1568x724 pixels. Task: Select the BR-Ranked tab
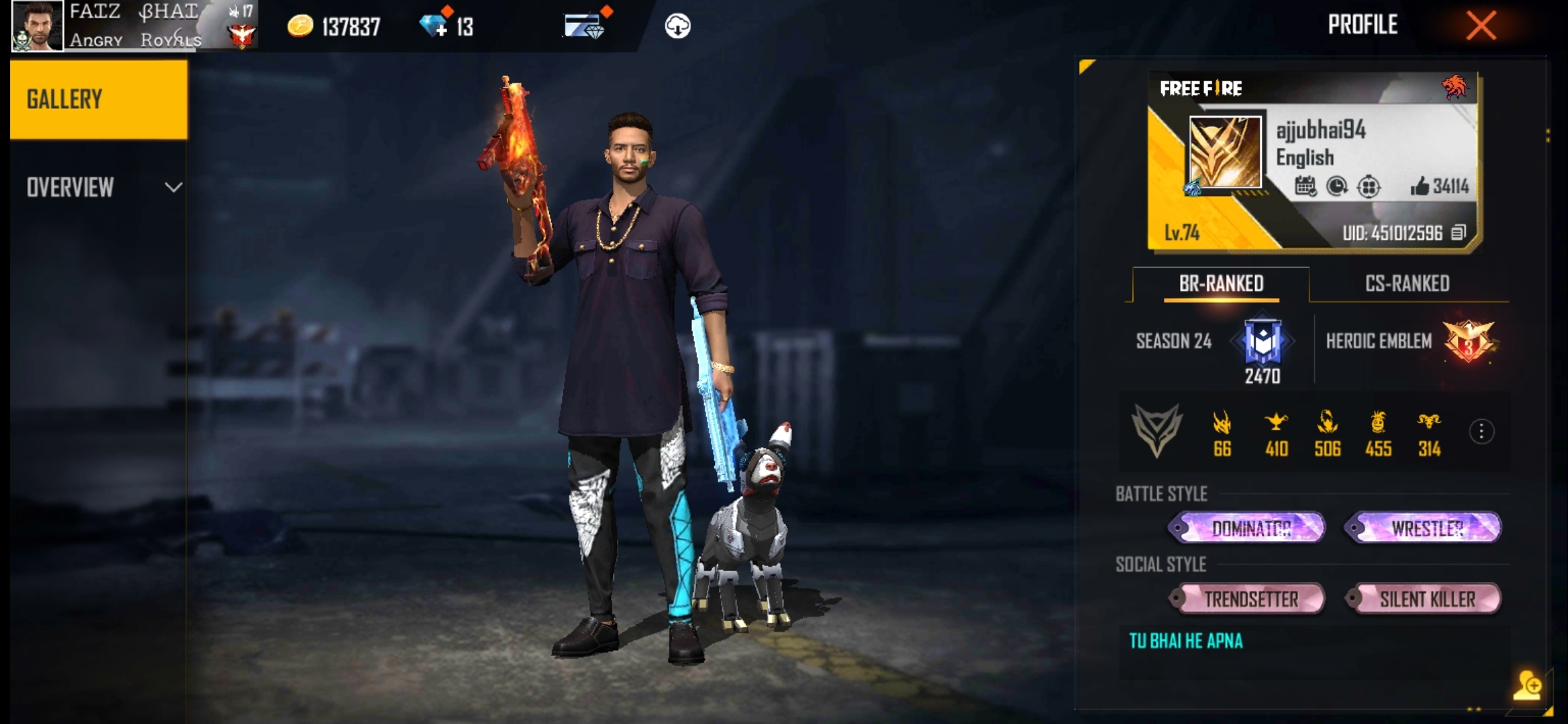1221,284
